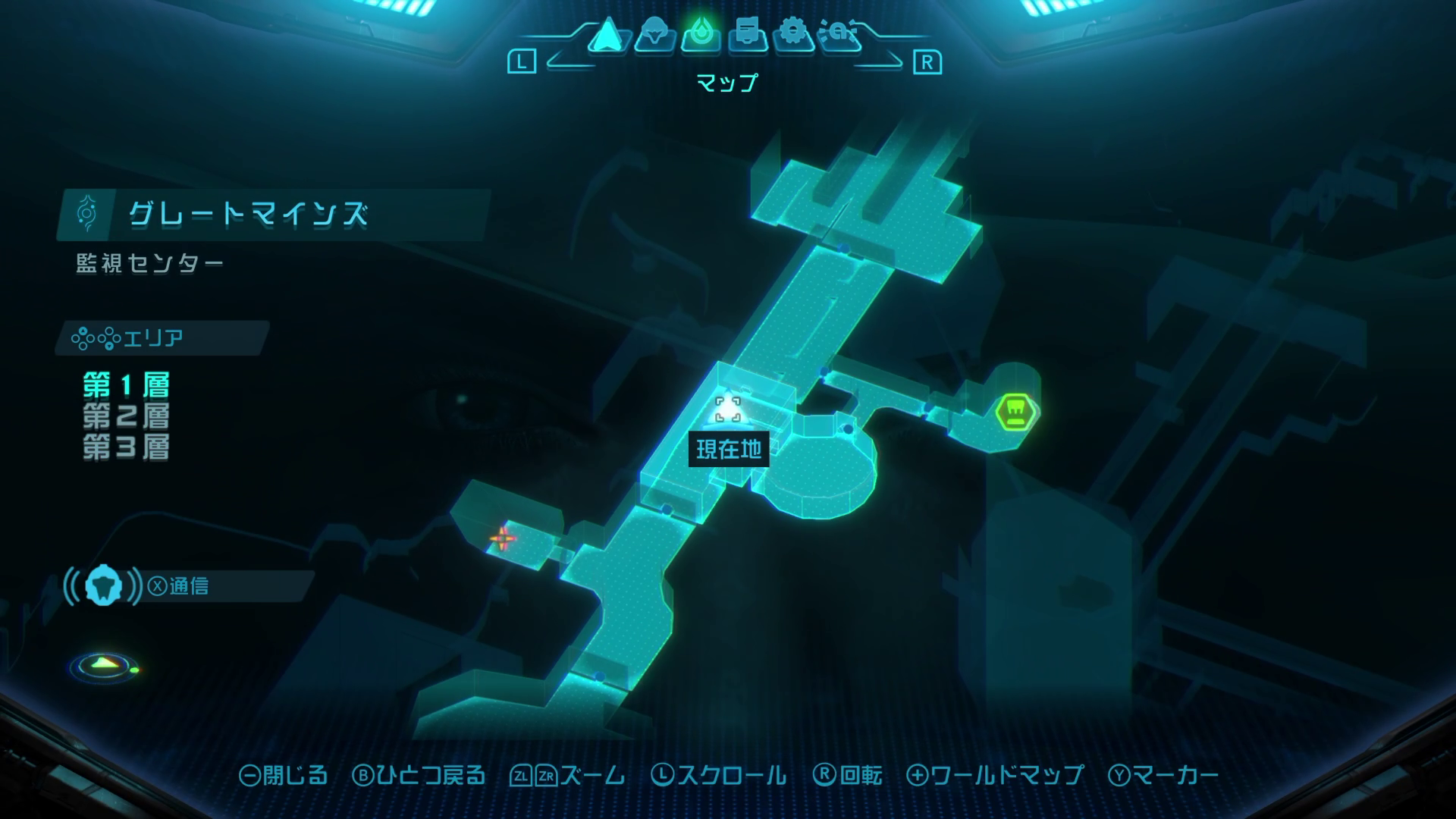Switch to the gear settings tab
This screenshot has height=819, width=1456.
pyautogui.click(x=793, y=35)
